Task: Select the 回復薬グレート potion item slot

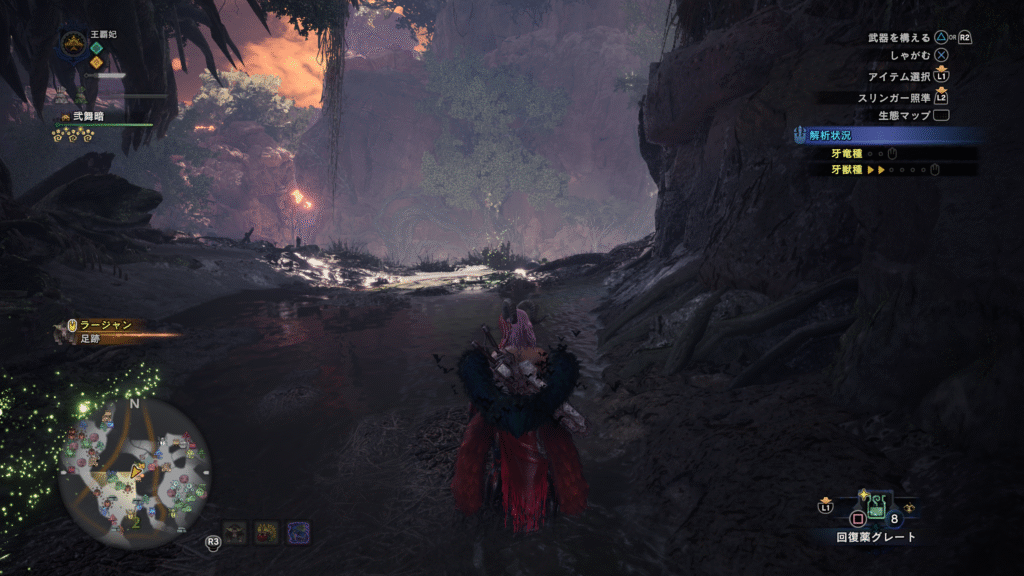Action: tap(876, 506)
